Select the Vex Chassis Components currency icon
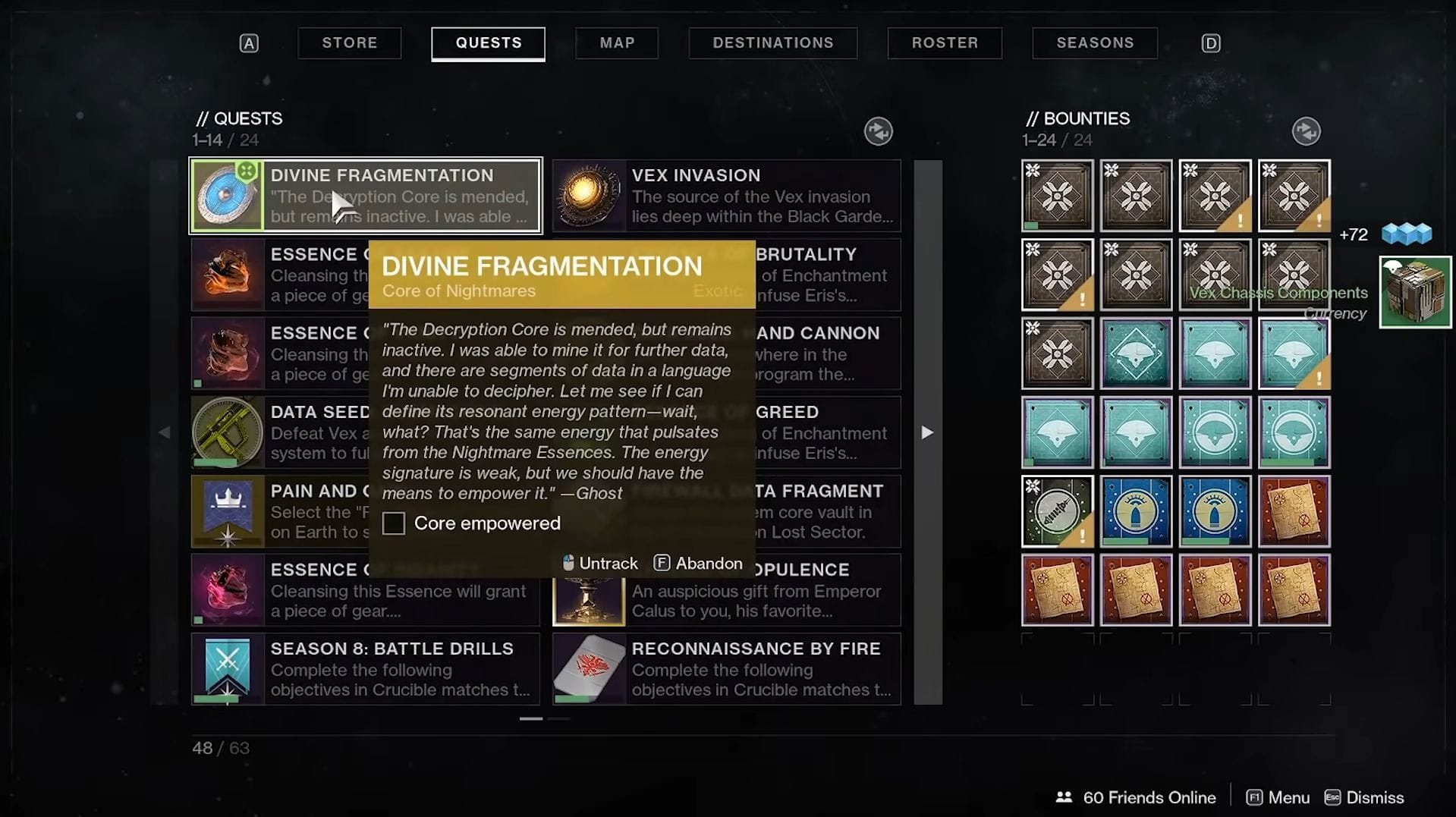 pos(1414,291)
